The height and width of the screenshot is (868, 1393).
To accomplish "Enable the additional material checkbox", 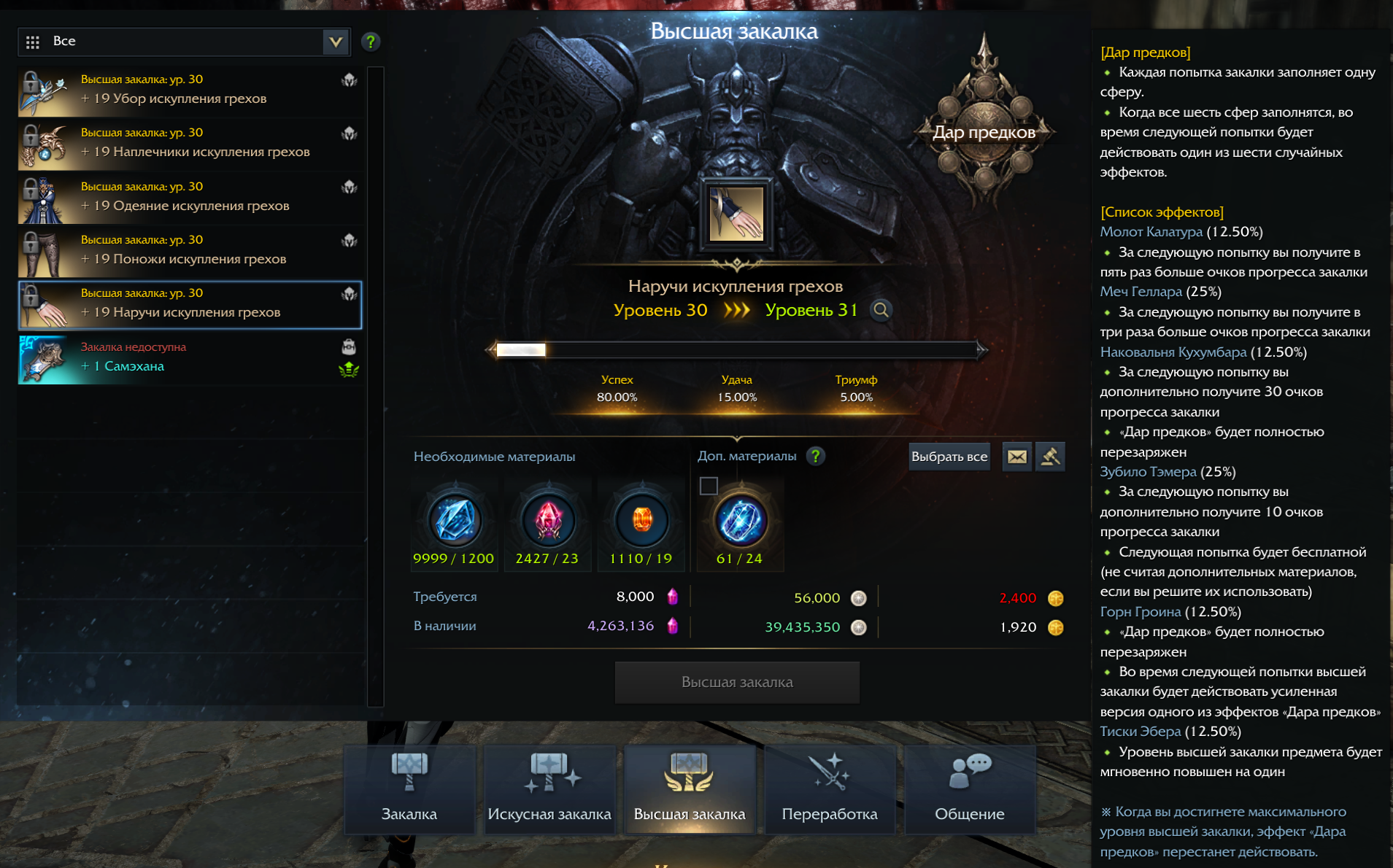I will [x=709, y=486].
